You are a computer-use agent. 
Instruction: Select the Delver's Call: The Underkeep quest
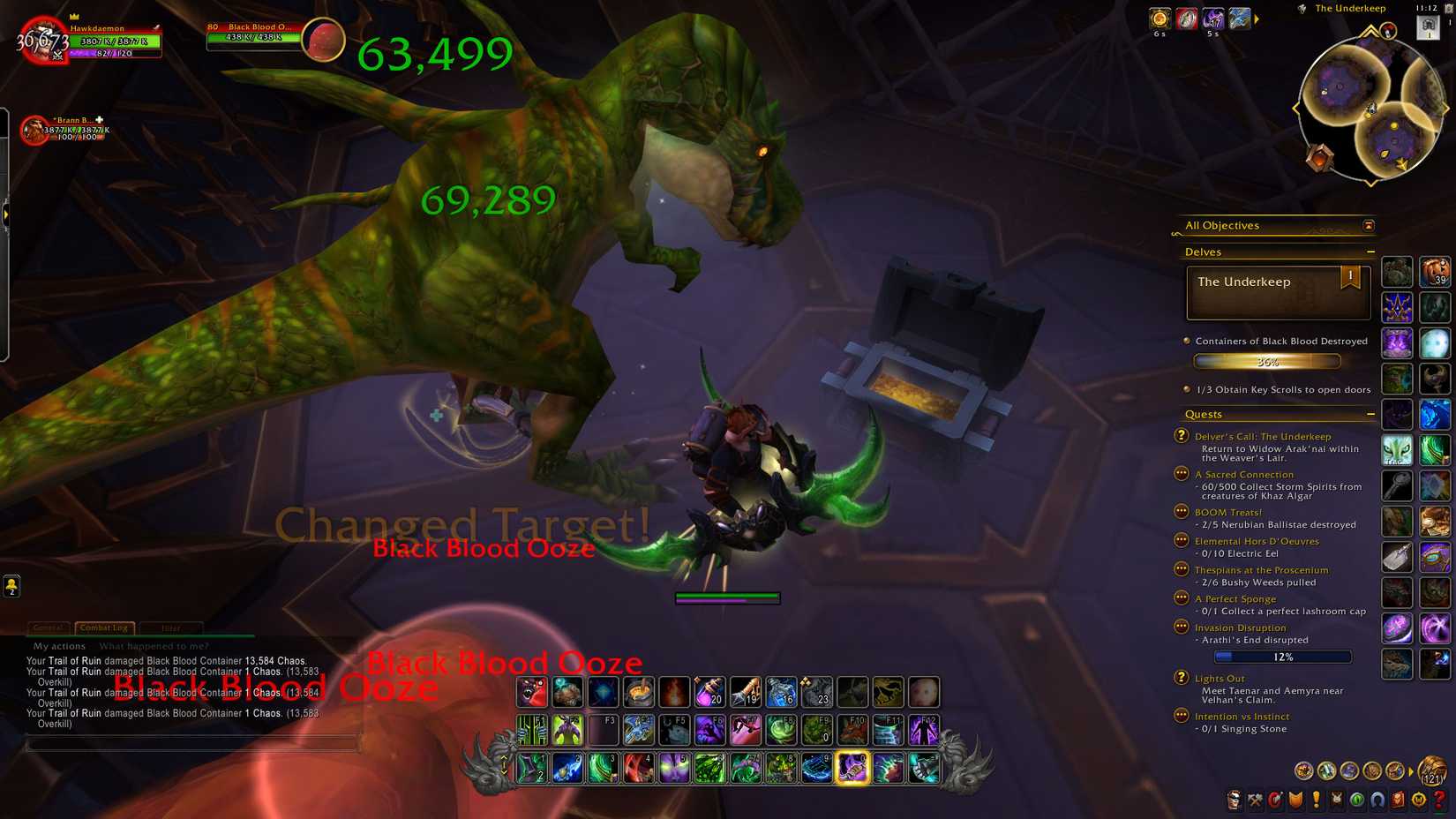click(x=1264, y=436)
